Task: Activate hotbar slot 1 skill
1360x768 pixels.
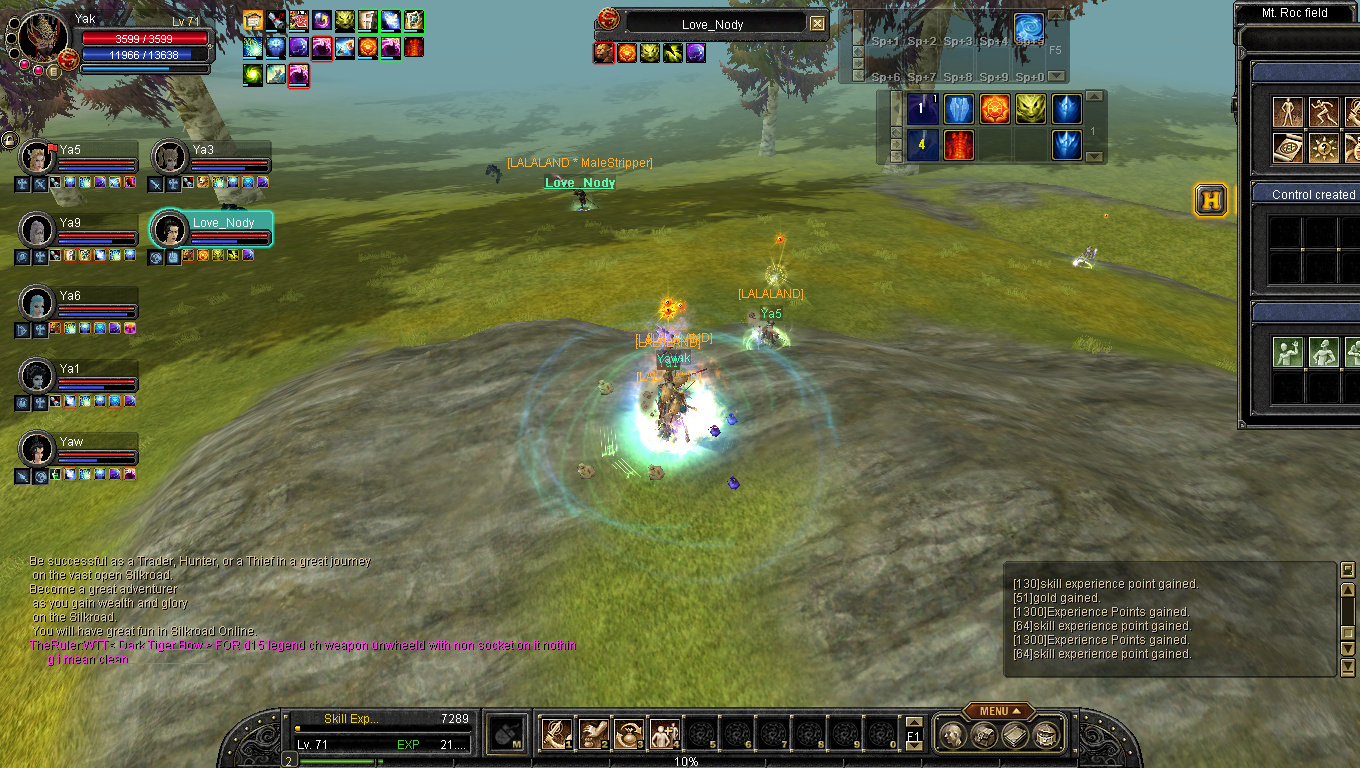Action: pos(556,734)
